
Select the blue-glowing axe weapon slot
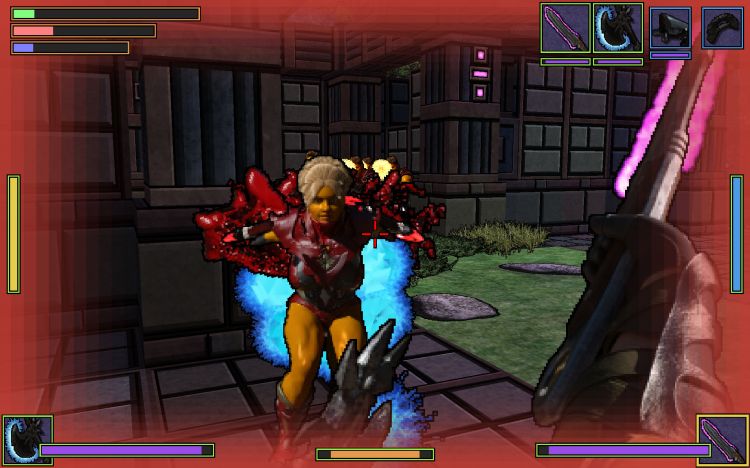[617, 28]
